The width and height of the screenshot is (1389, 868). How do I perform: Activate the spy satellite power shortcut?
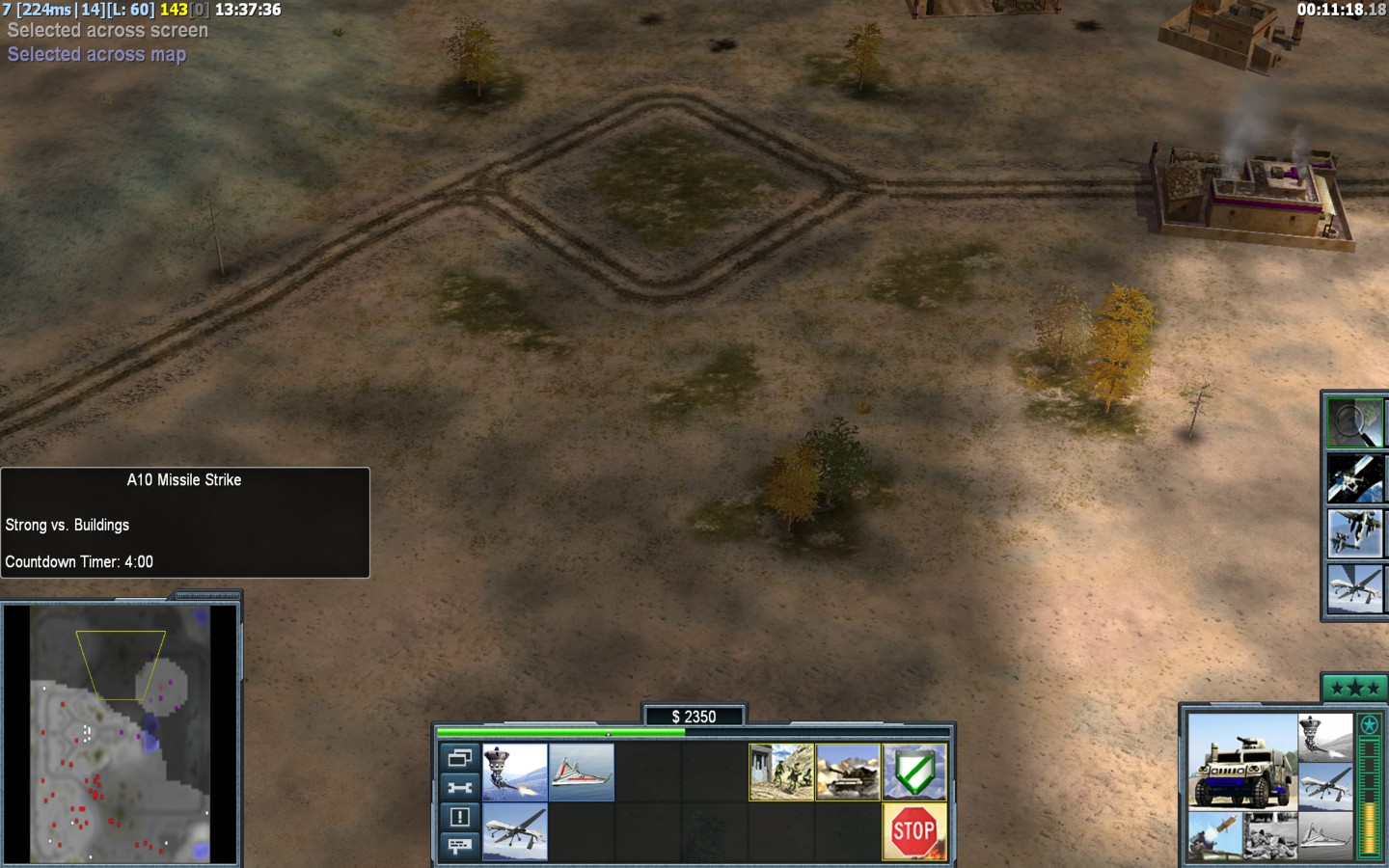1354,478
